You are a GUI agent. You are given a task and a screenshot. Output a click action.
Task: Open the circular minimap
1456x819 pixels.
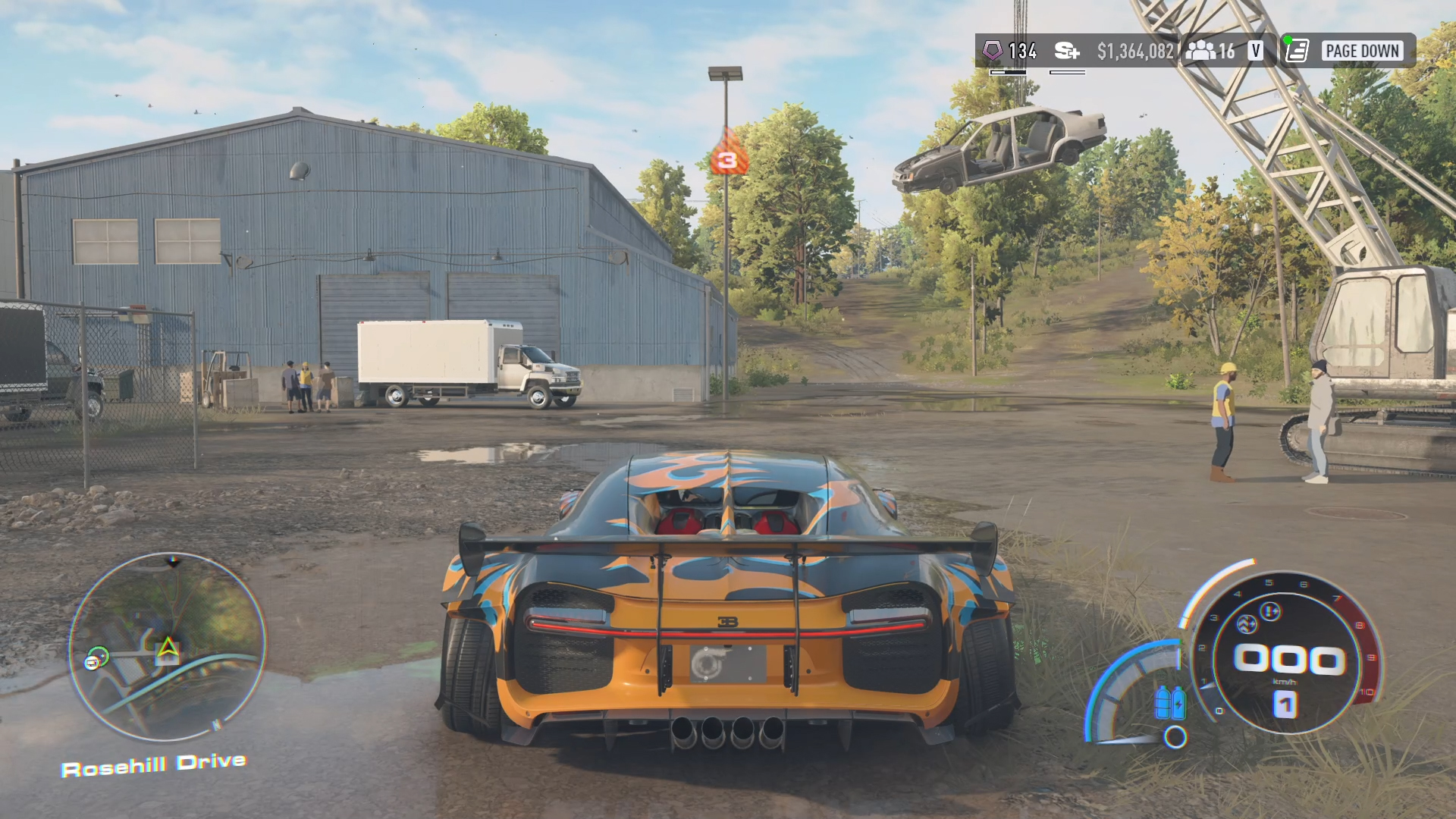[168, 647]
